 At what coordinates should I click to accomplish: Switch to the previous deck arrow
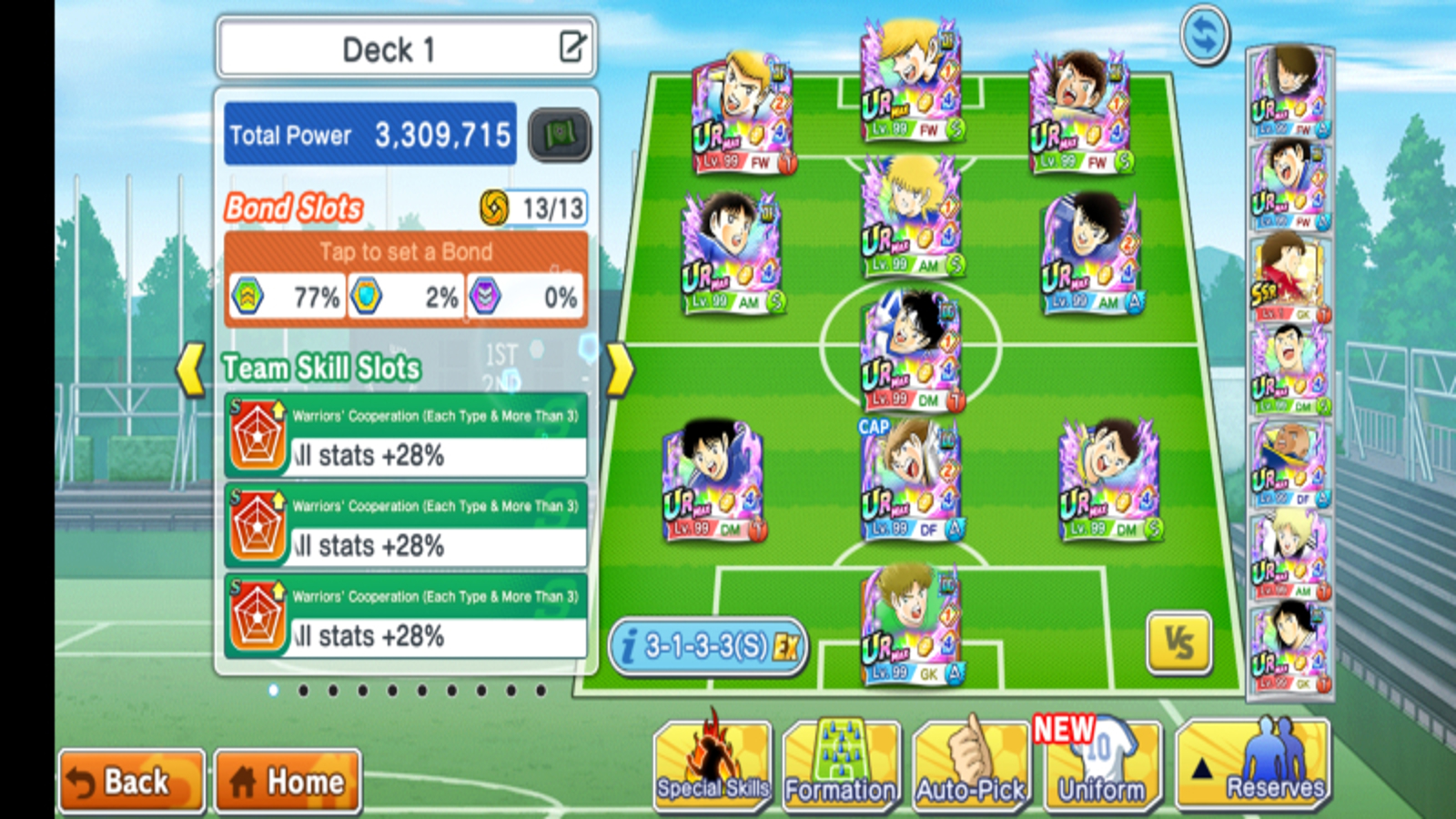(x=191, y=369)
